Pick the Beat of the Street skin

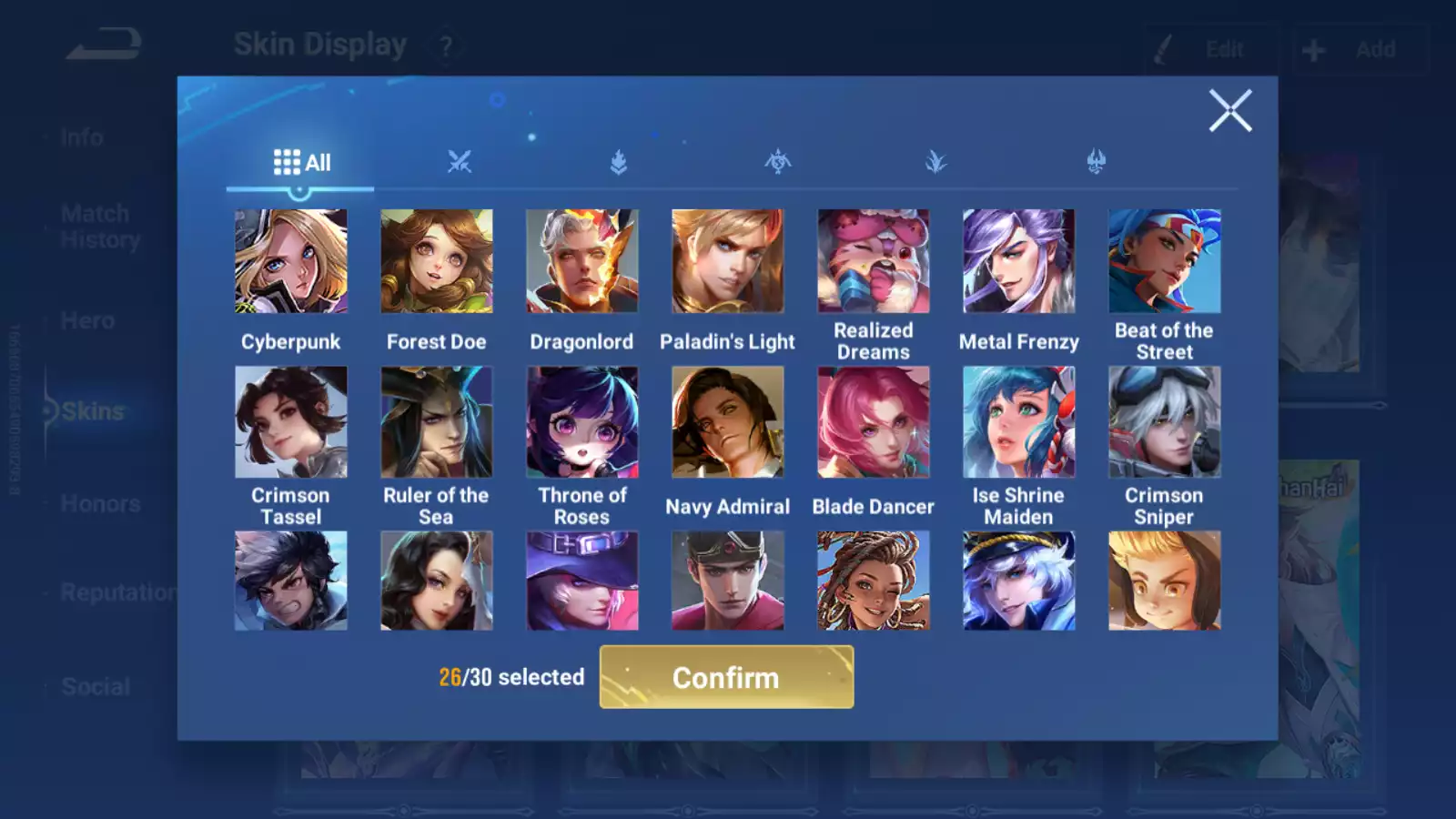[x=1165, y=262]
